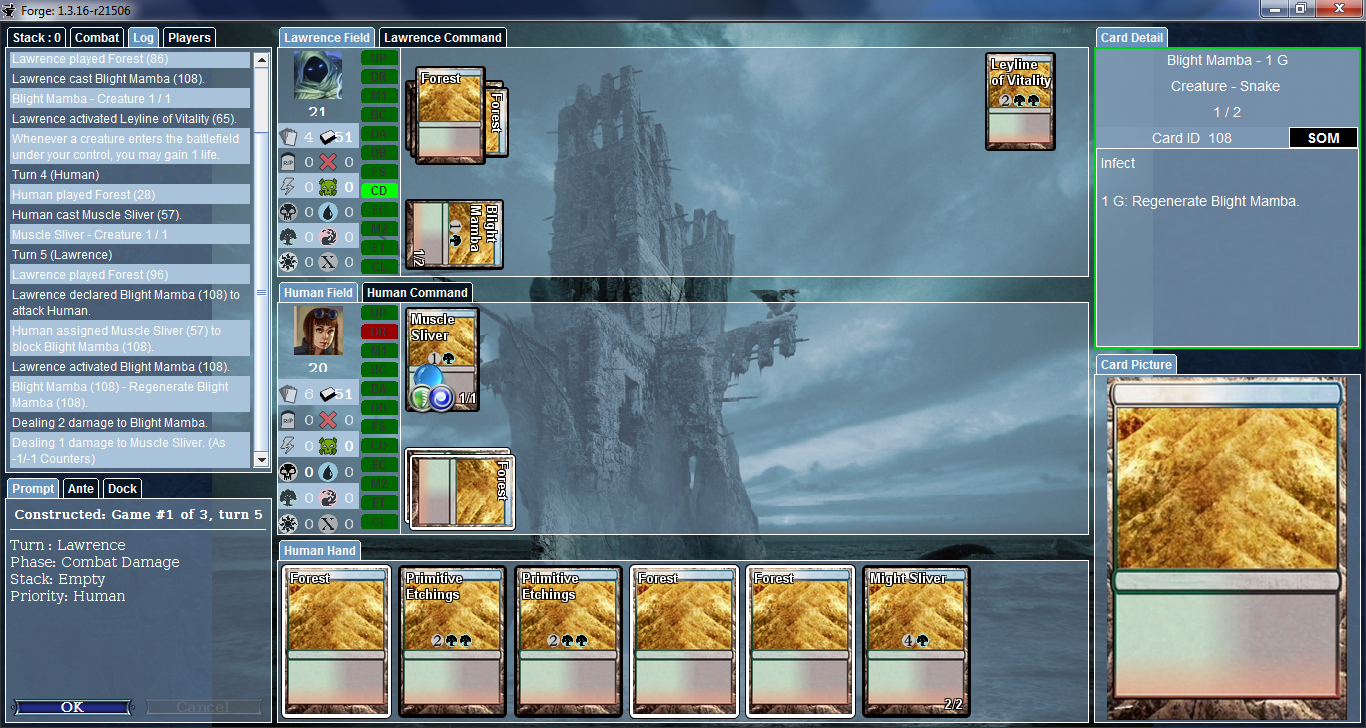Toggle the Human's red phase stop indicator
The width and height of the screenshot is (1366, 728).
click(379, 332)
